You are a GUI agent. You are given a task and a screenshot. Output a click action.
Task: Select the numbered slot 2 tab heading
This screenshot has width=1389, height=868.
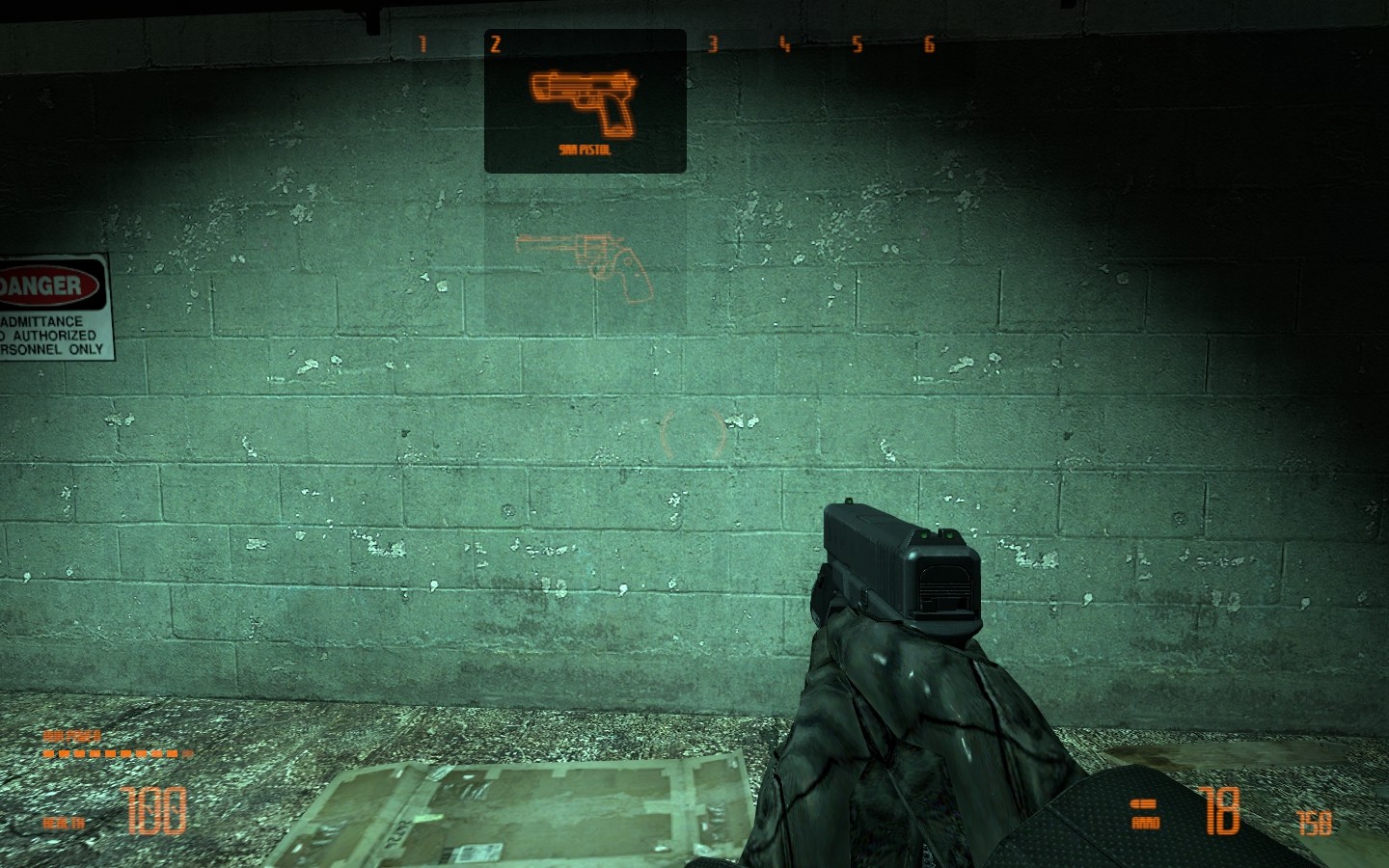pos(495,42)
